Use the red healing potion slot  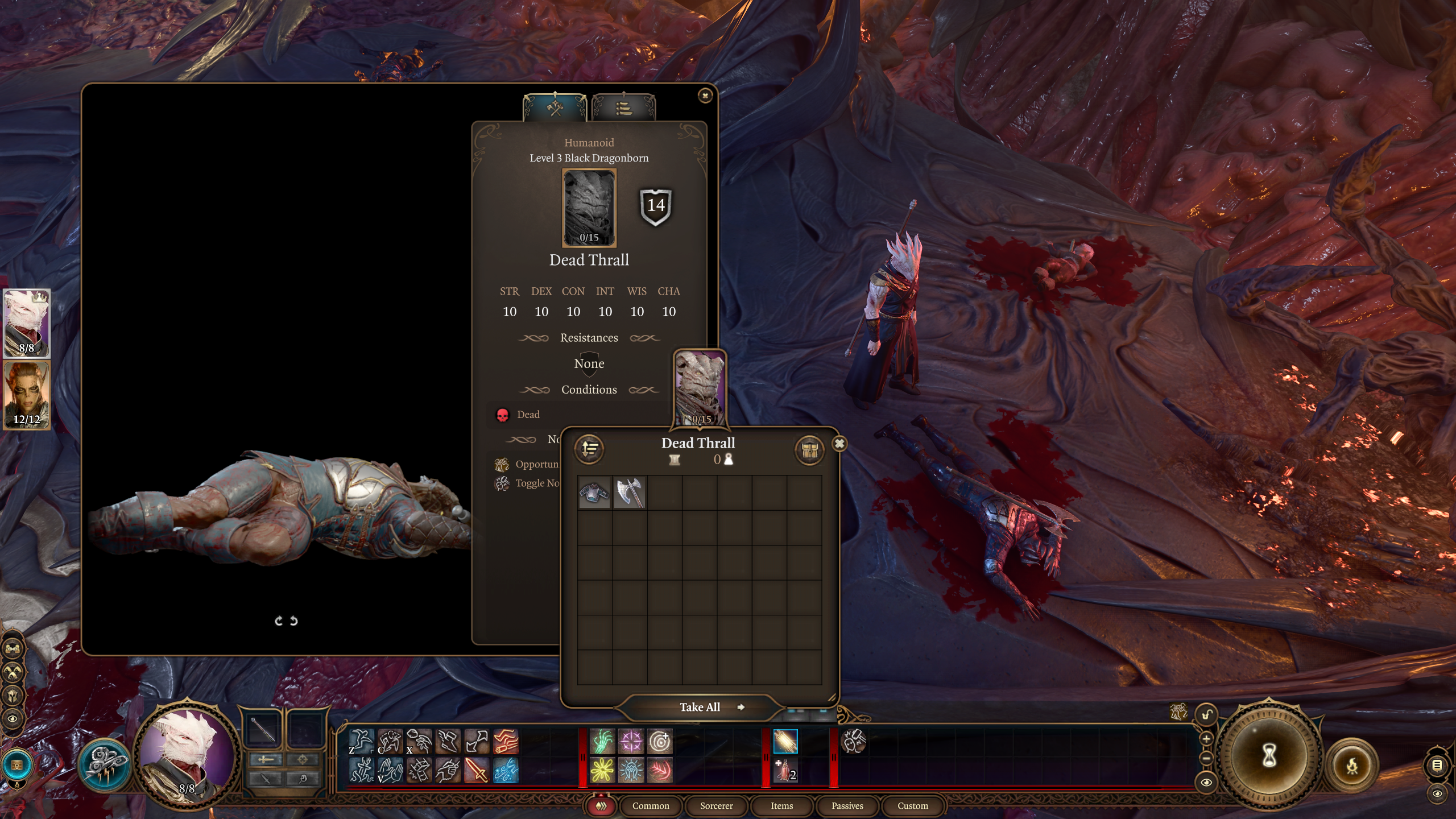tap(785, 771)
